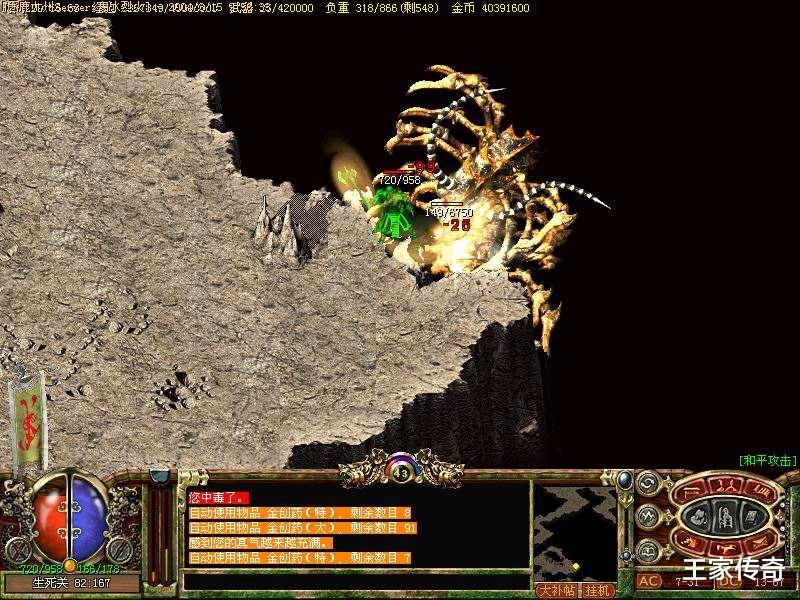
Task: Toggle the 和平攻击 attack mode label
Action: (767, 460)
